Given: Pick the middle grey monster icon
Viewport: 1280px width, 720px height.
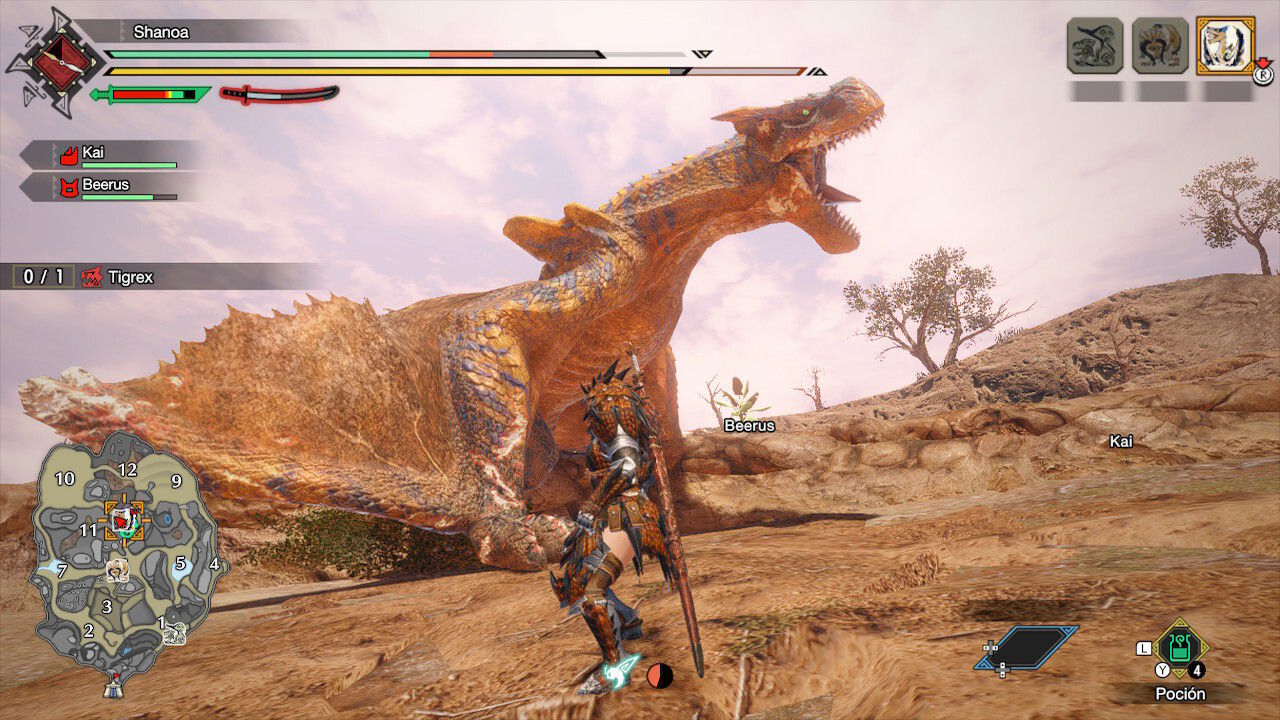Looking at the screenshot, I should (x=1160, y=45).
